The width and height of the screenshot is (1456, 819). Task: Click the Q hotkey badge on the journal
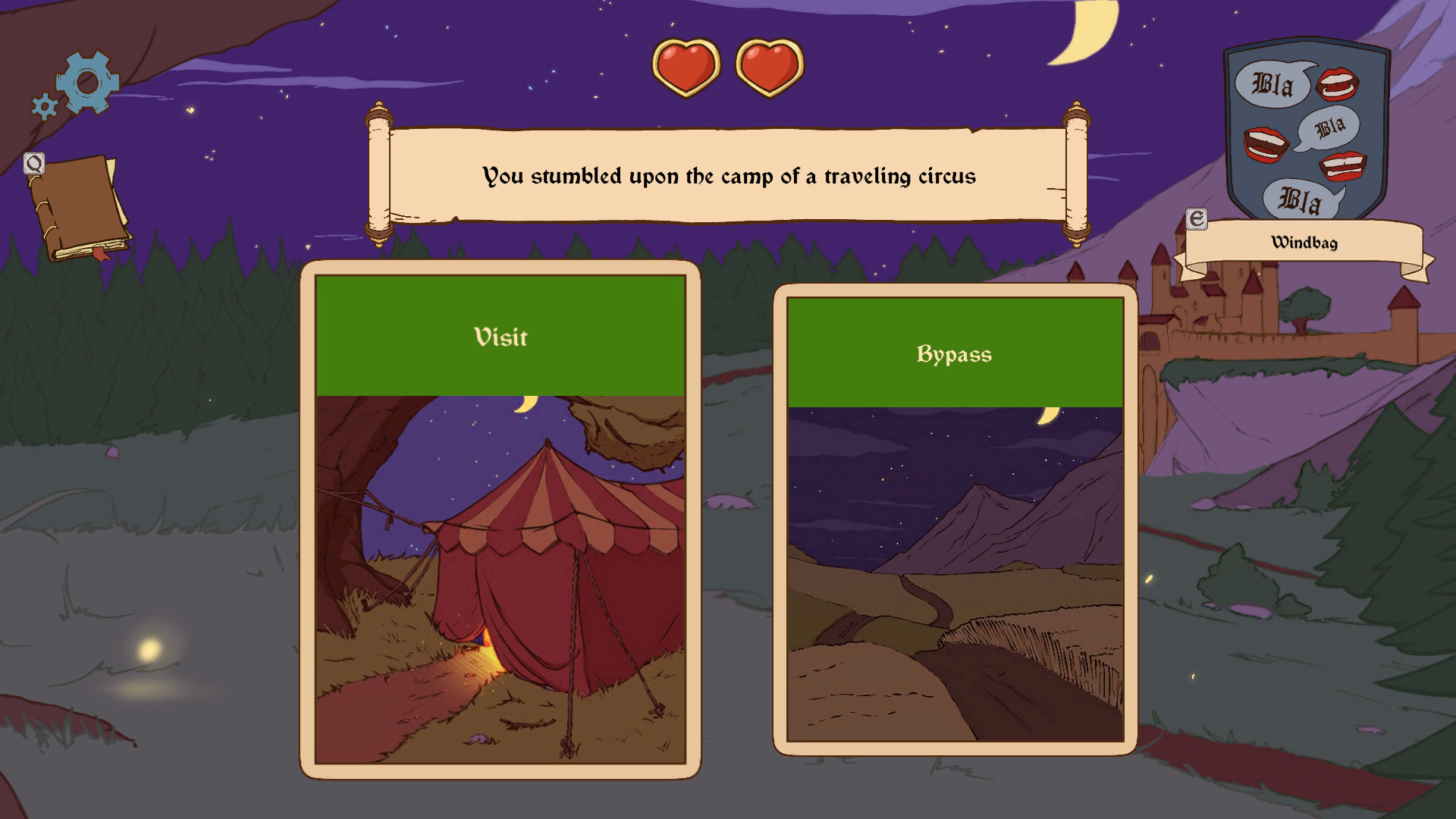[33, 163]
